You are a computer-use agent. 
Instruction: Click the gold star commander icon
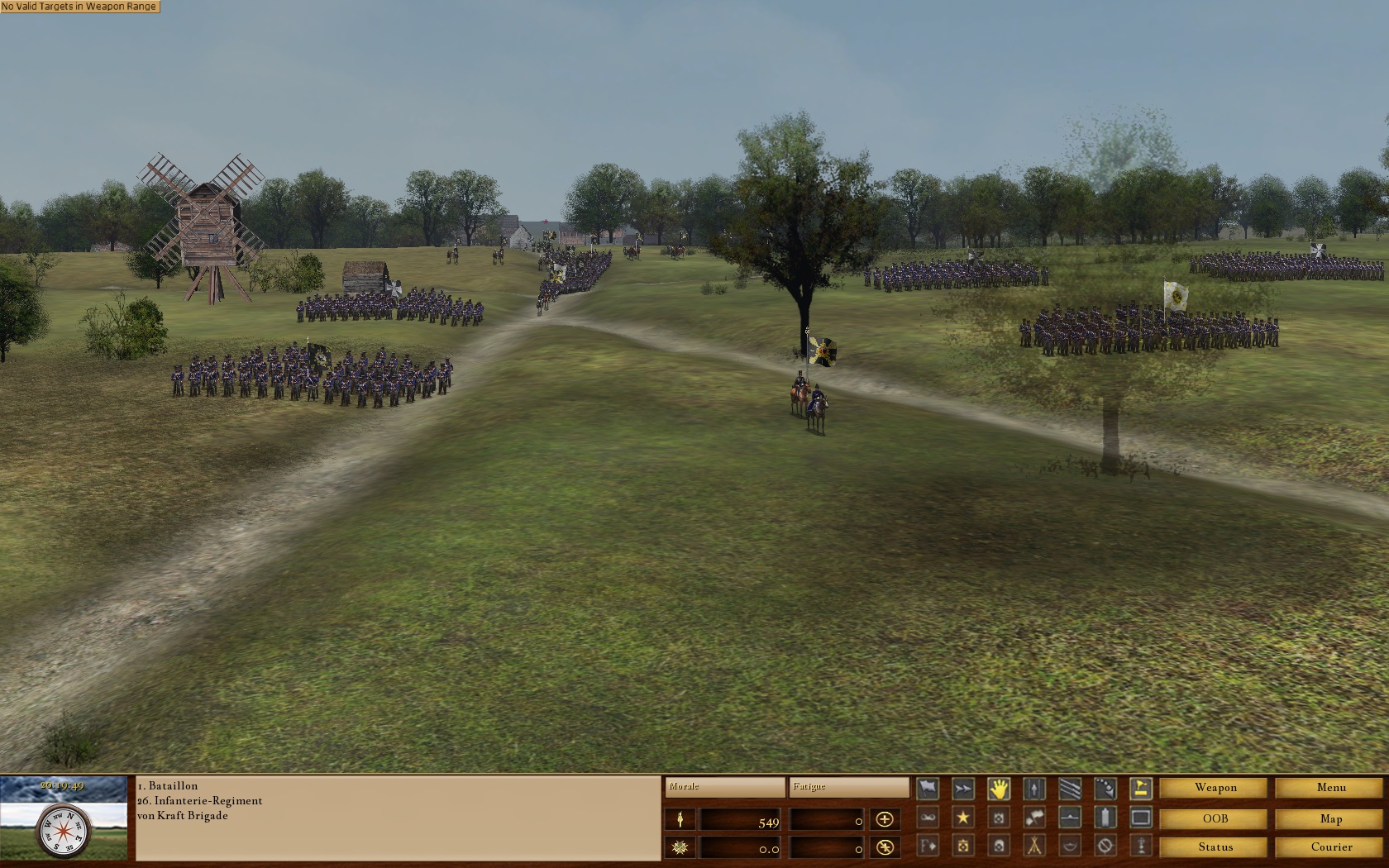[962, 818]
